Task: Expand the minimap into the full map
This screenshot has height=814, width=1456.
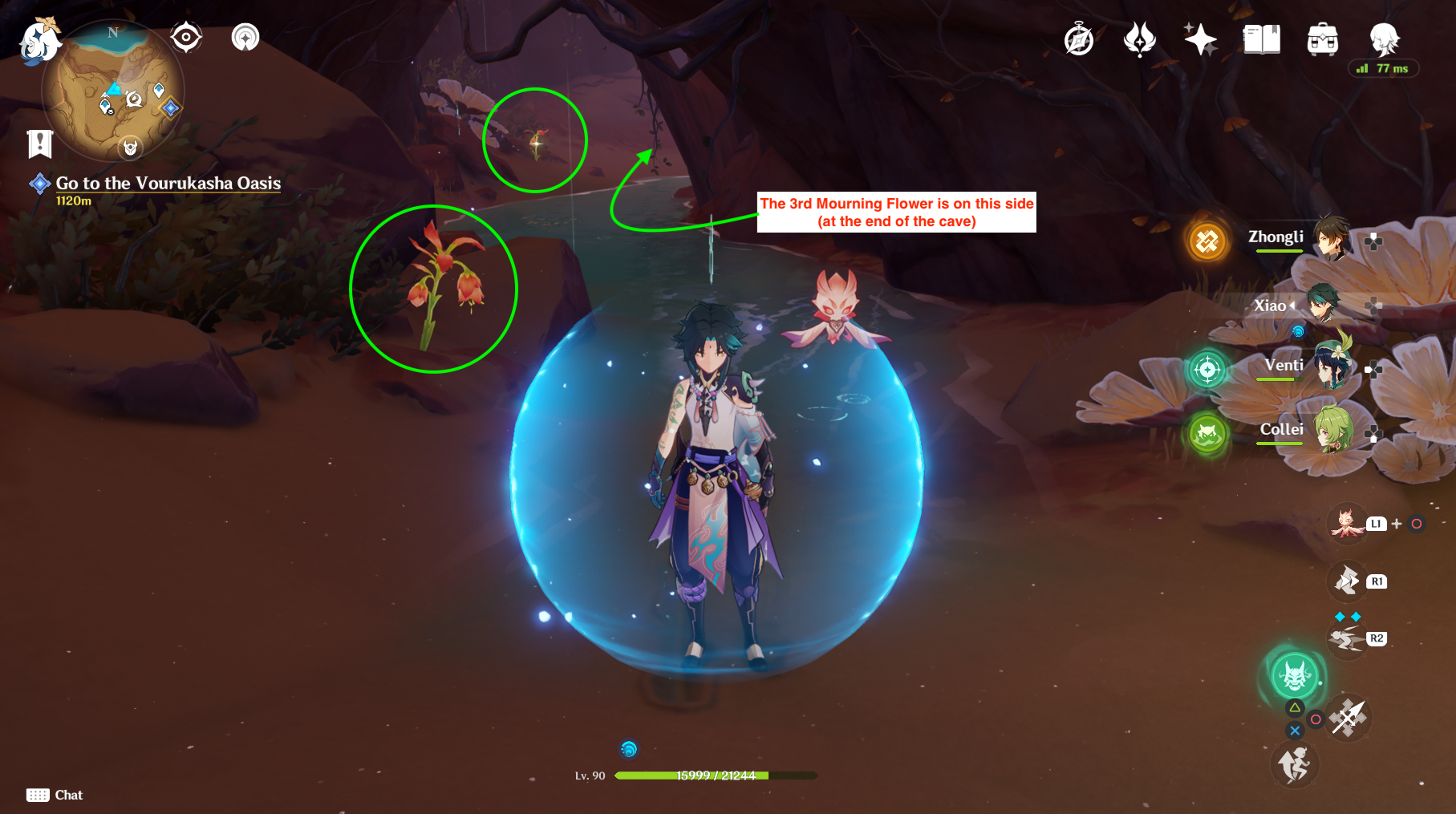Action: pyautogui.click(x=112, y=92)
